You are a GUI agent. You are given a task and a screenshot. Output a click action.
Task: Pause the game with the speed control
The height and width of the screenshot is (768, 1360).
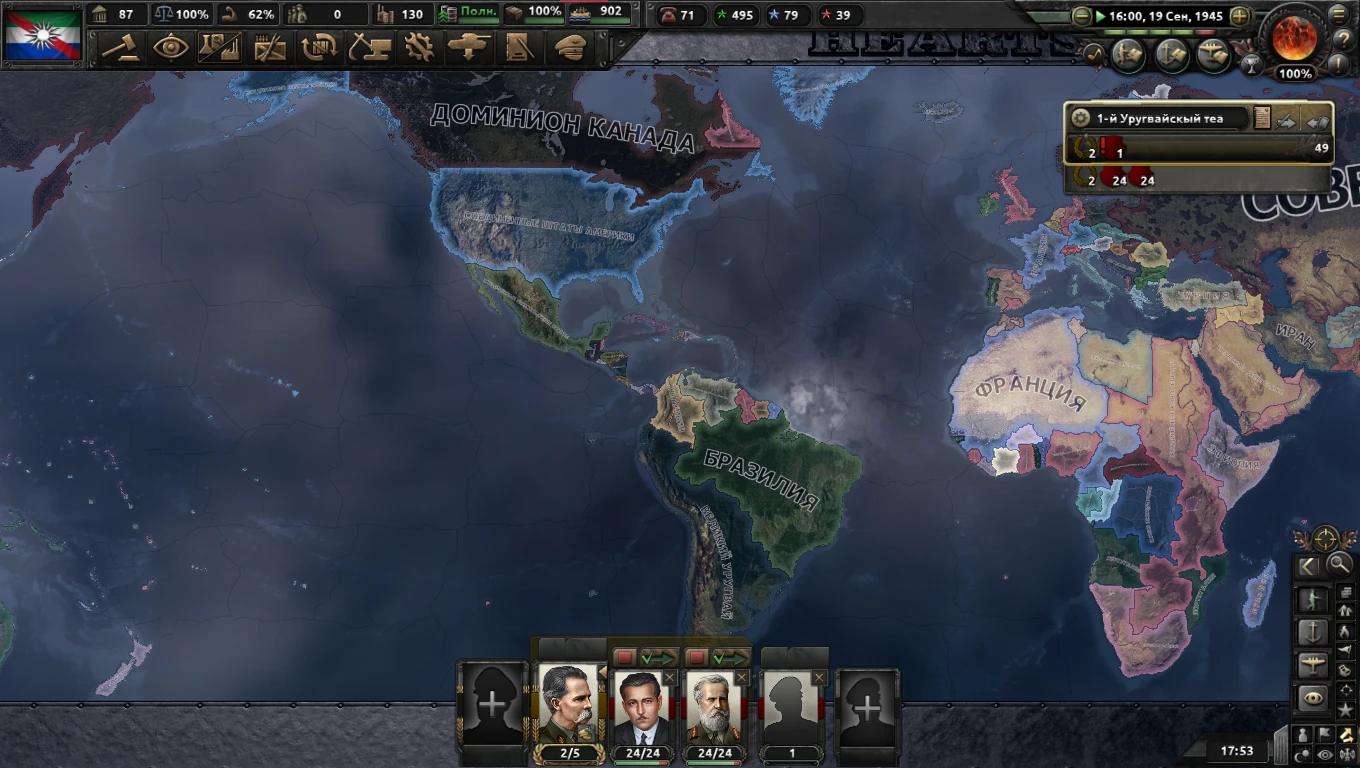(x=1100, y=14)
